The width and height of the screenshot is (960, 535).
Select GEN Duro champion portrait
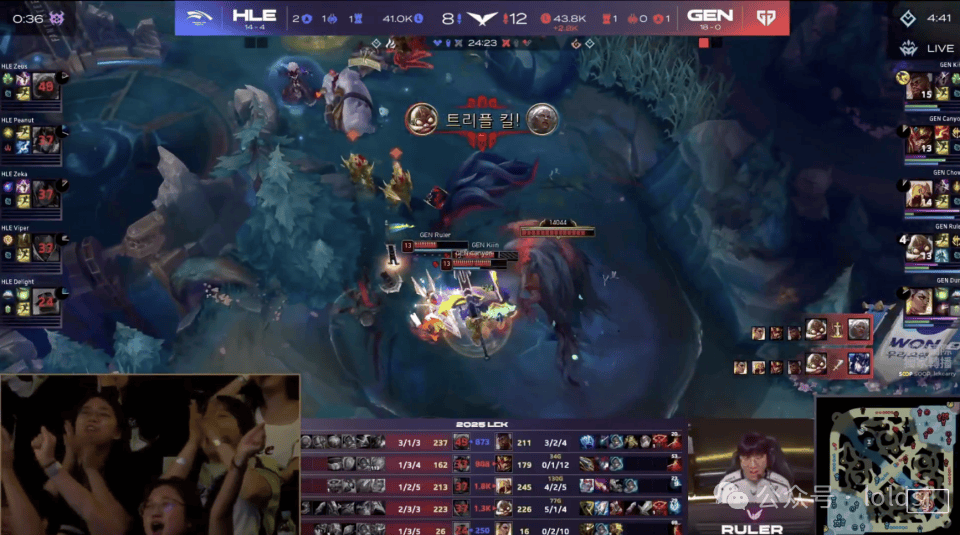tap(919, 300)
